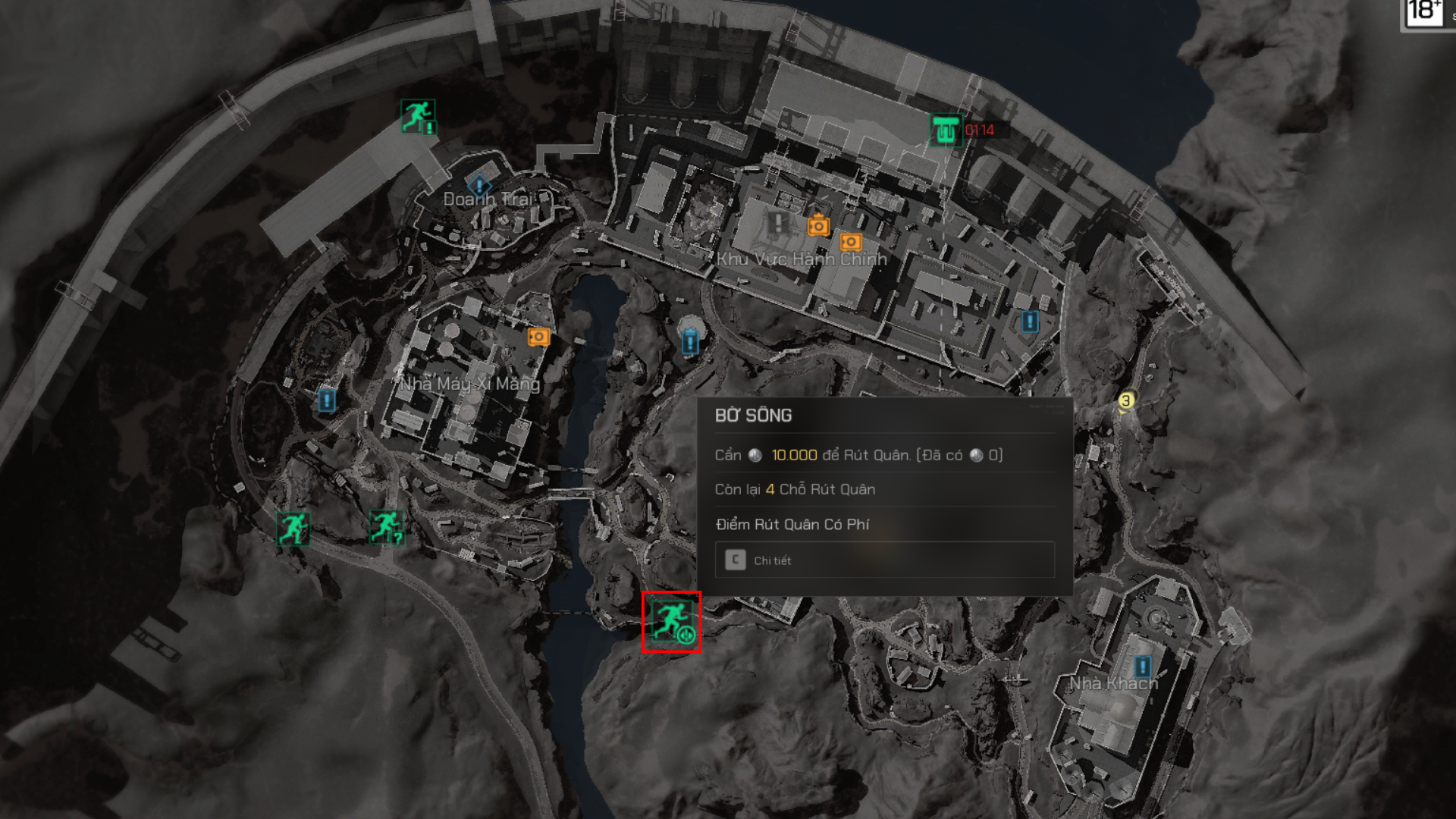Select the red-highlighted paid extraction point marker
1456x819 pixels.
(671, 622)
